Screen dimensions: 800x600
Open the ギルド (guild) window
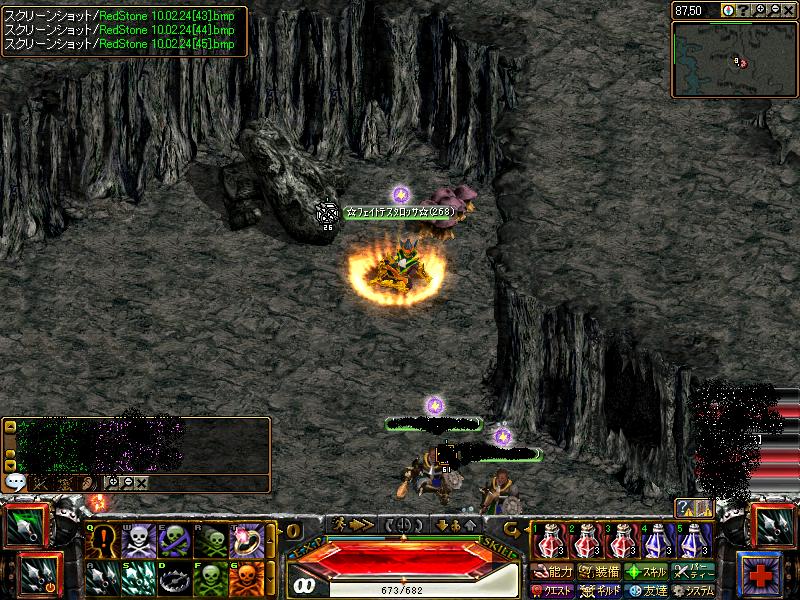599,590
